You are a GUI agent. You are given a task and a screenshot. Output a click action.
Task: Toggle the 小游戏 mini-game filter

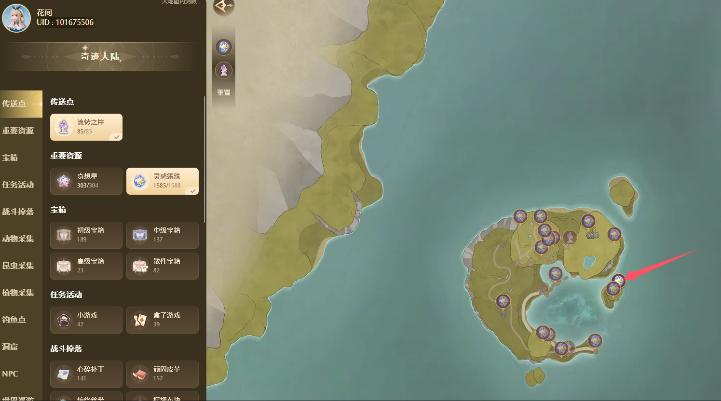87,319
